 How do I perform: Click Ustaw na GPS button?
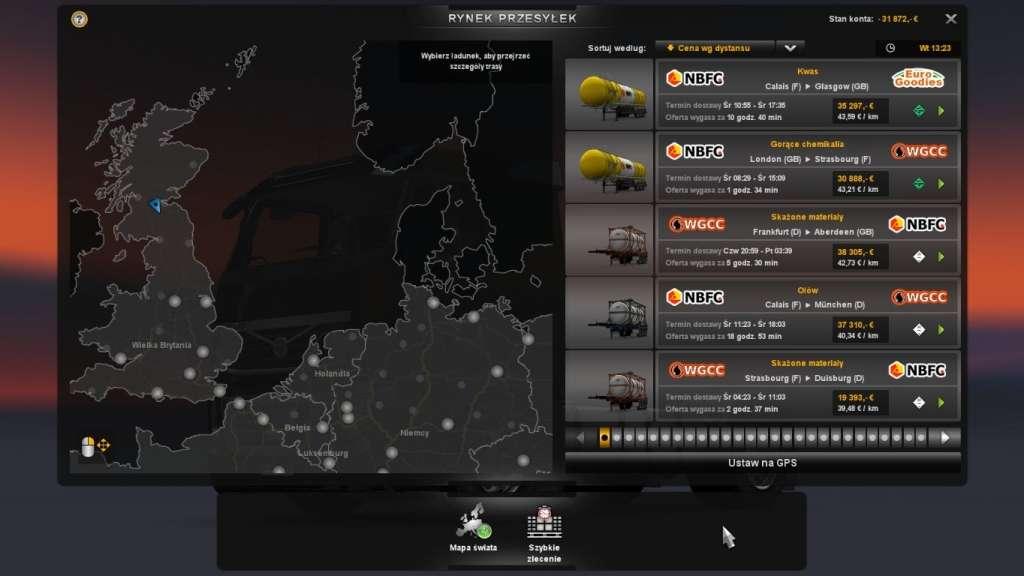(762, 463)
